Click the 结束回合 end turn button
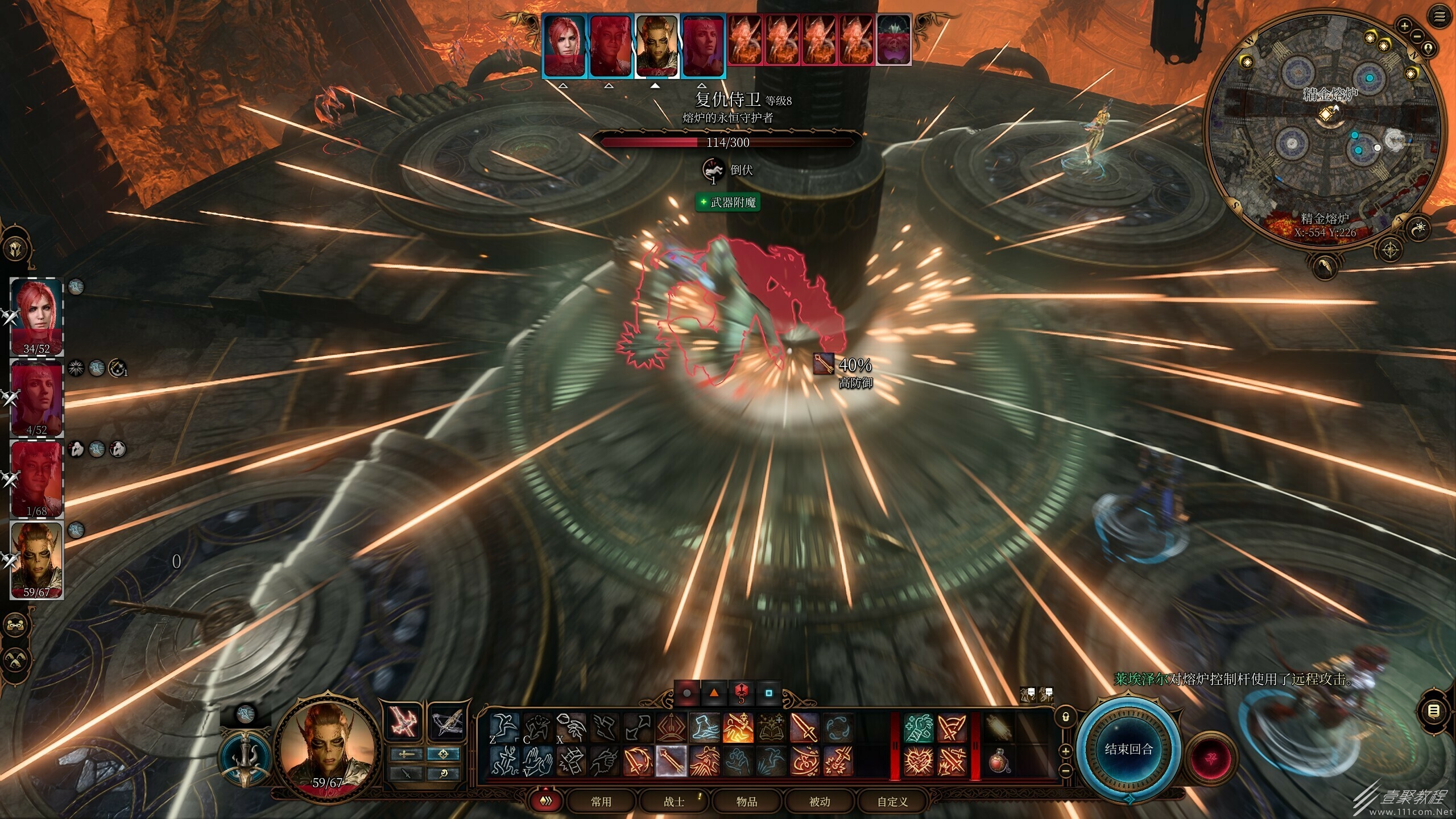Screen dimensions: 1456x819 pyautogui.click(x=1128, y=749)
